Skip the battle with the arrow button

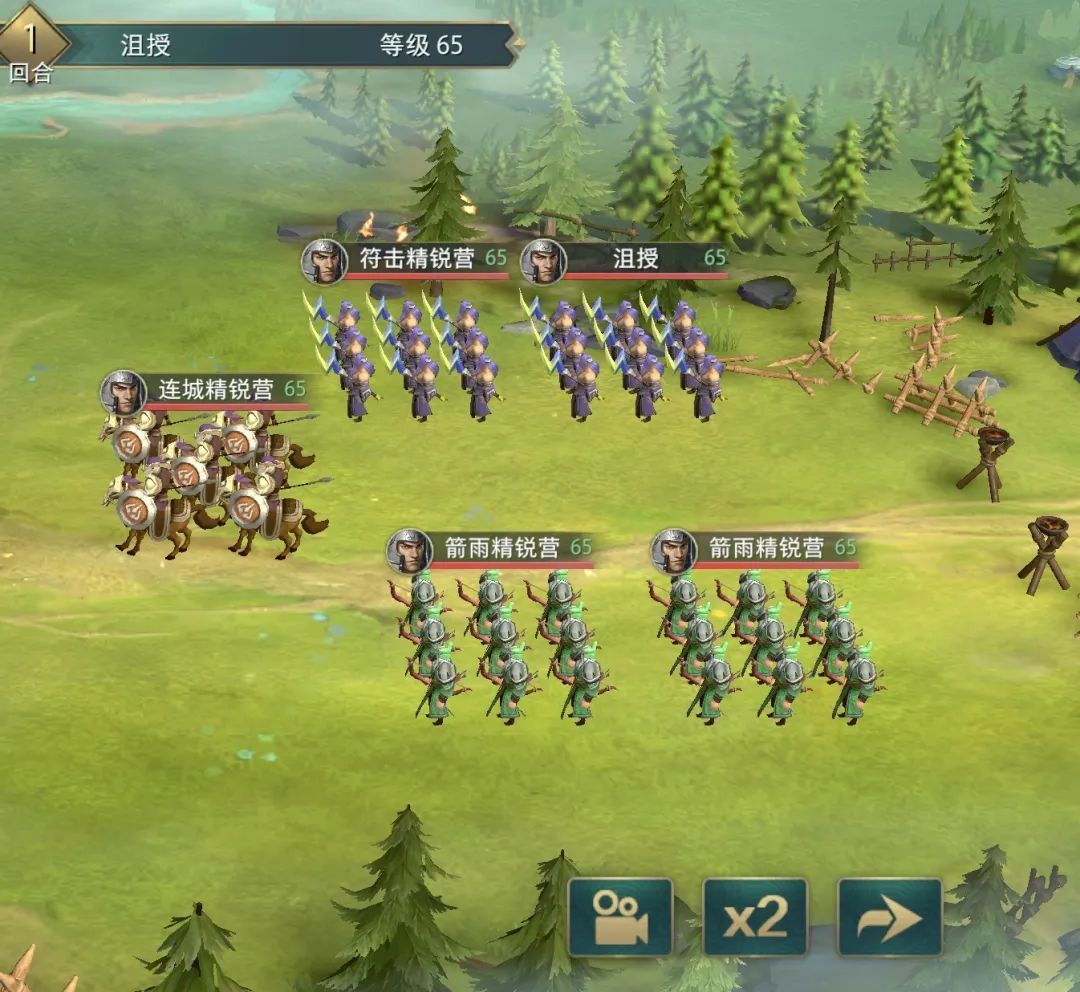[x=889, y=916]
